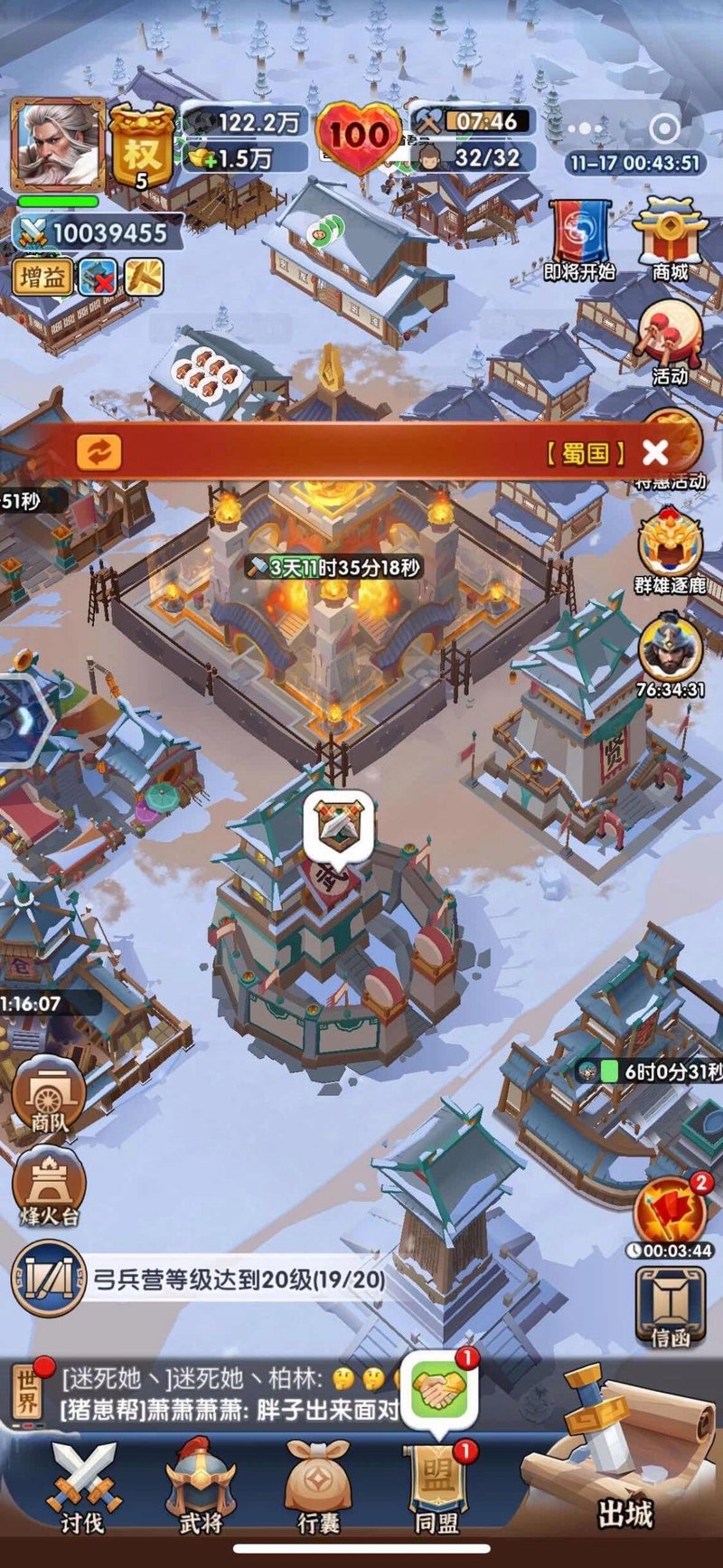Open the 增益 buffs panel

pos(42,277)
